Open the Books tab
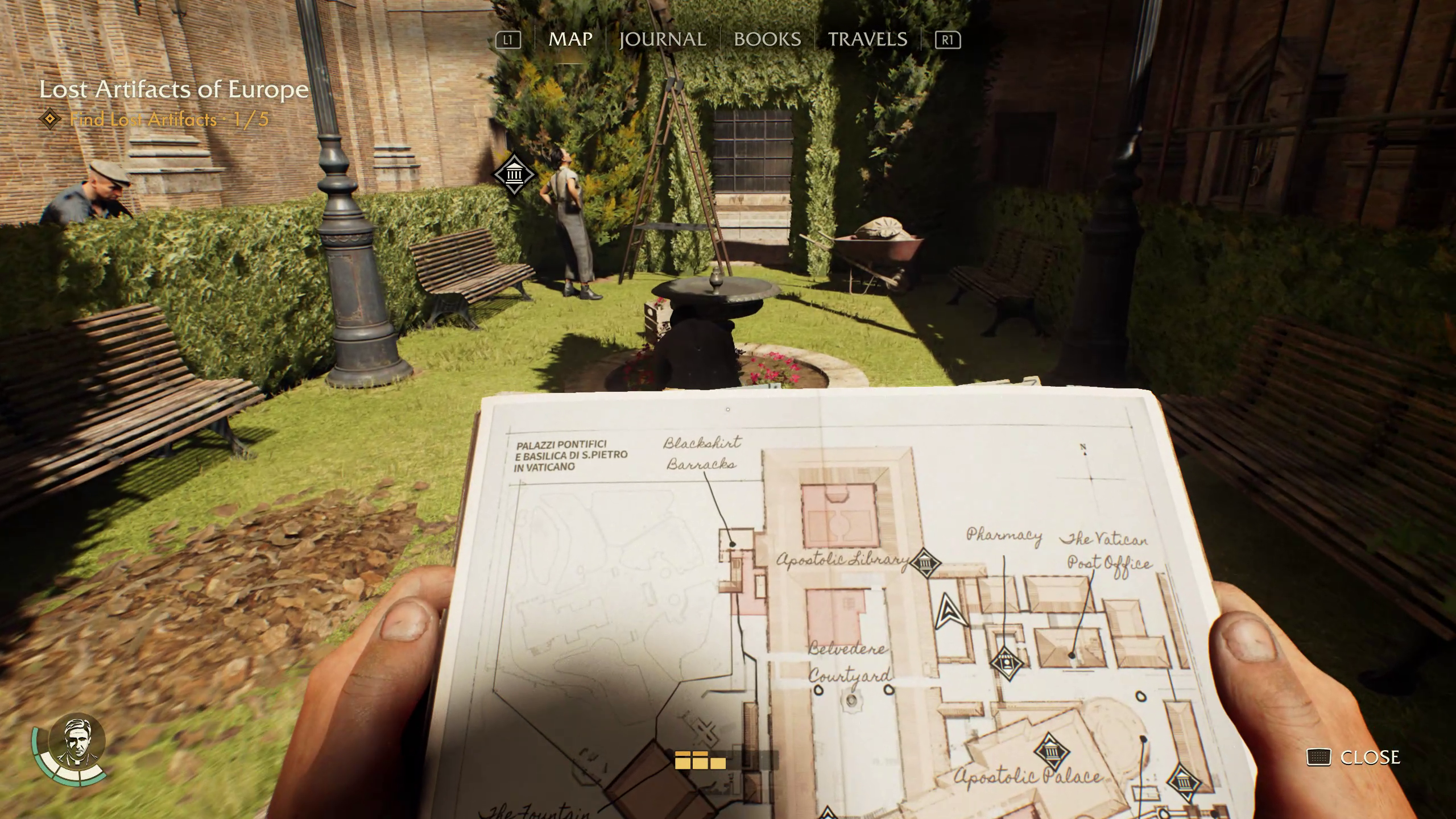This screenshot has width=1456, height=819. click(x=767, y=39)
